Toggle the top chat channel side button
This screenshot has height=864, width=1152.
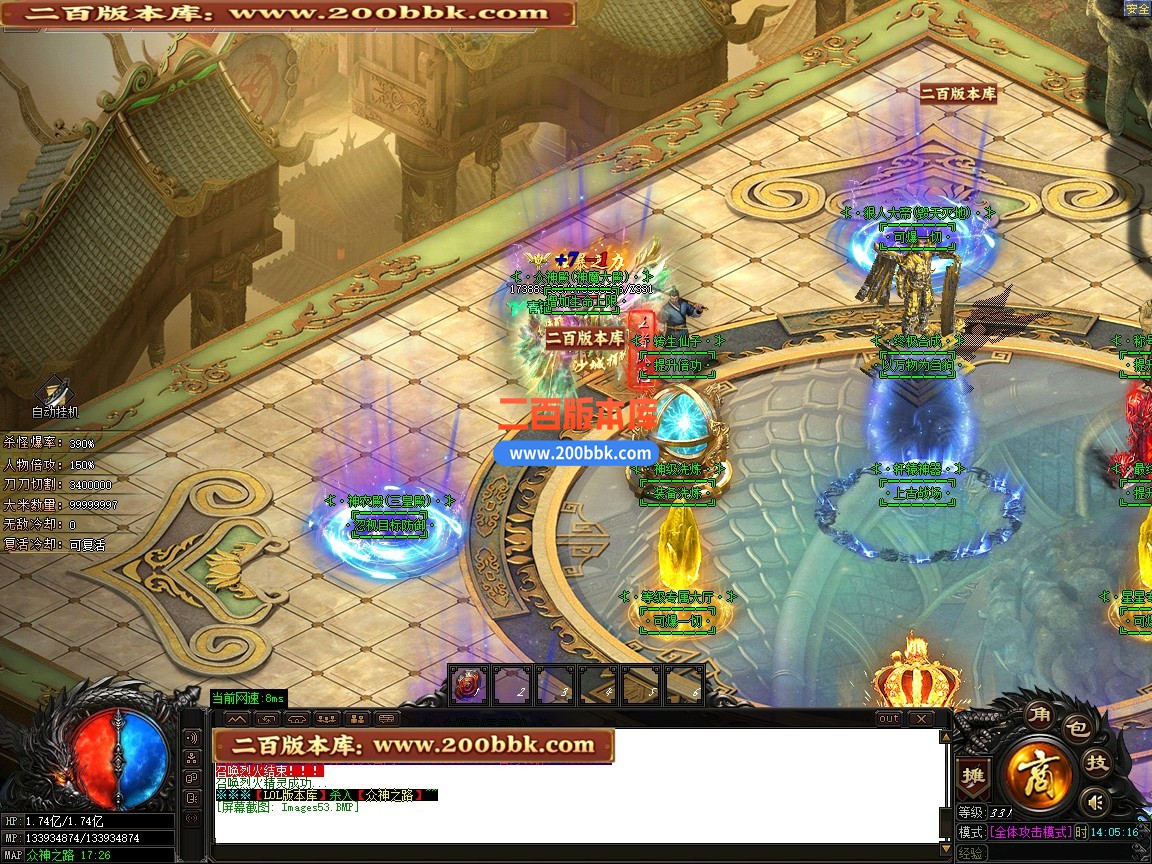click(x=192, y=738)
